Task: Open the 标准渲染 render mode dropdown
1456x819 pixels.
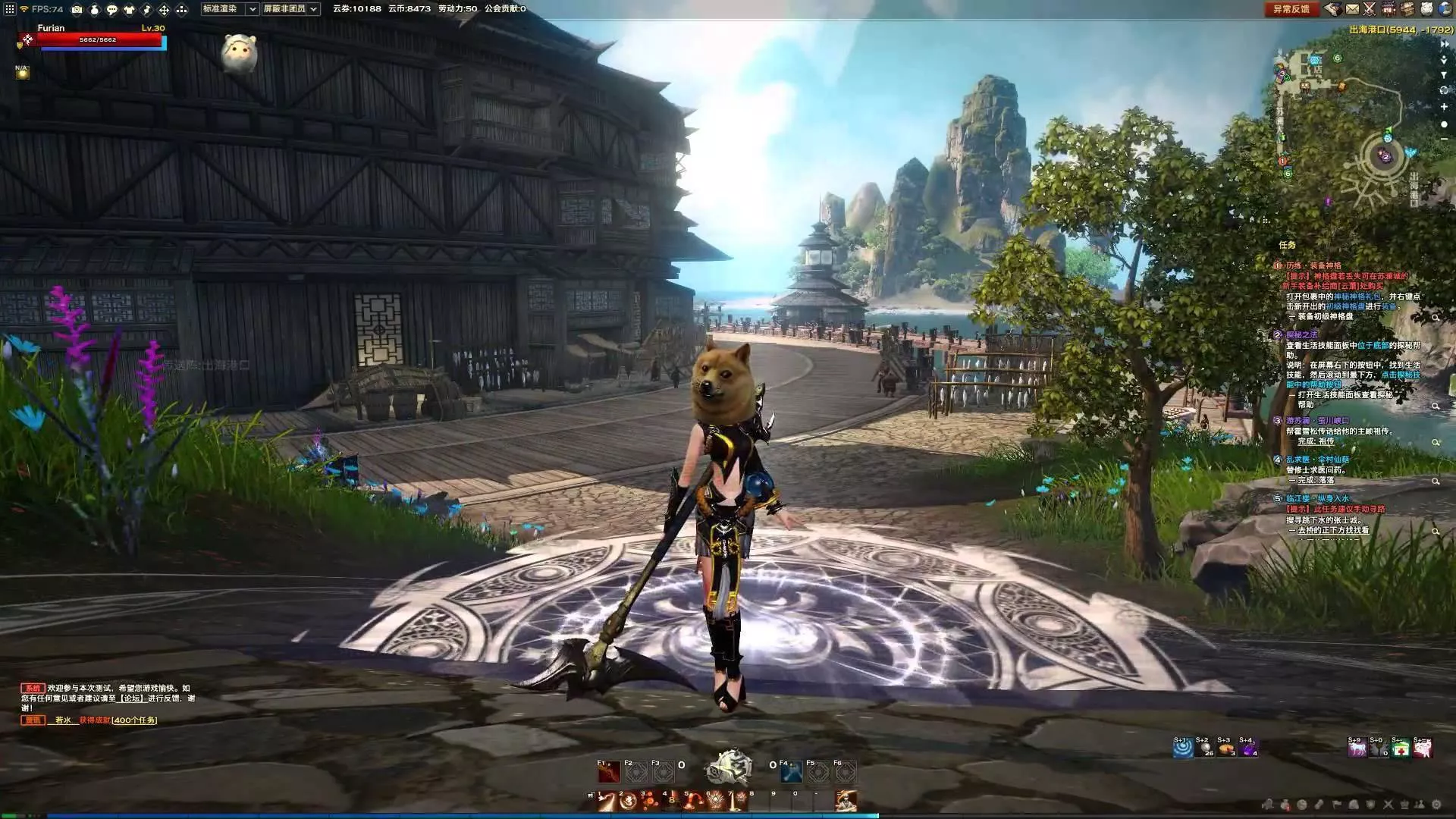Action: click(x=251, y=10)
